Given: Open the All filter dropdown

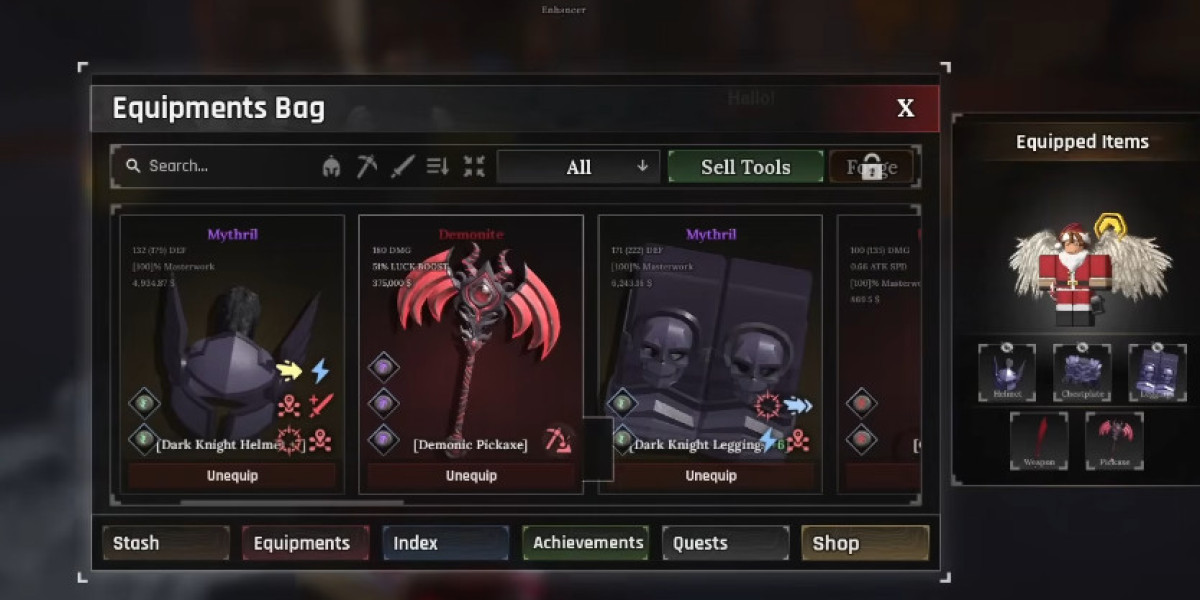Looking at the screenshot, I should [579, 167].
